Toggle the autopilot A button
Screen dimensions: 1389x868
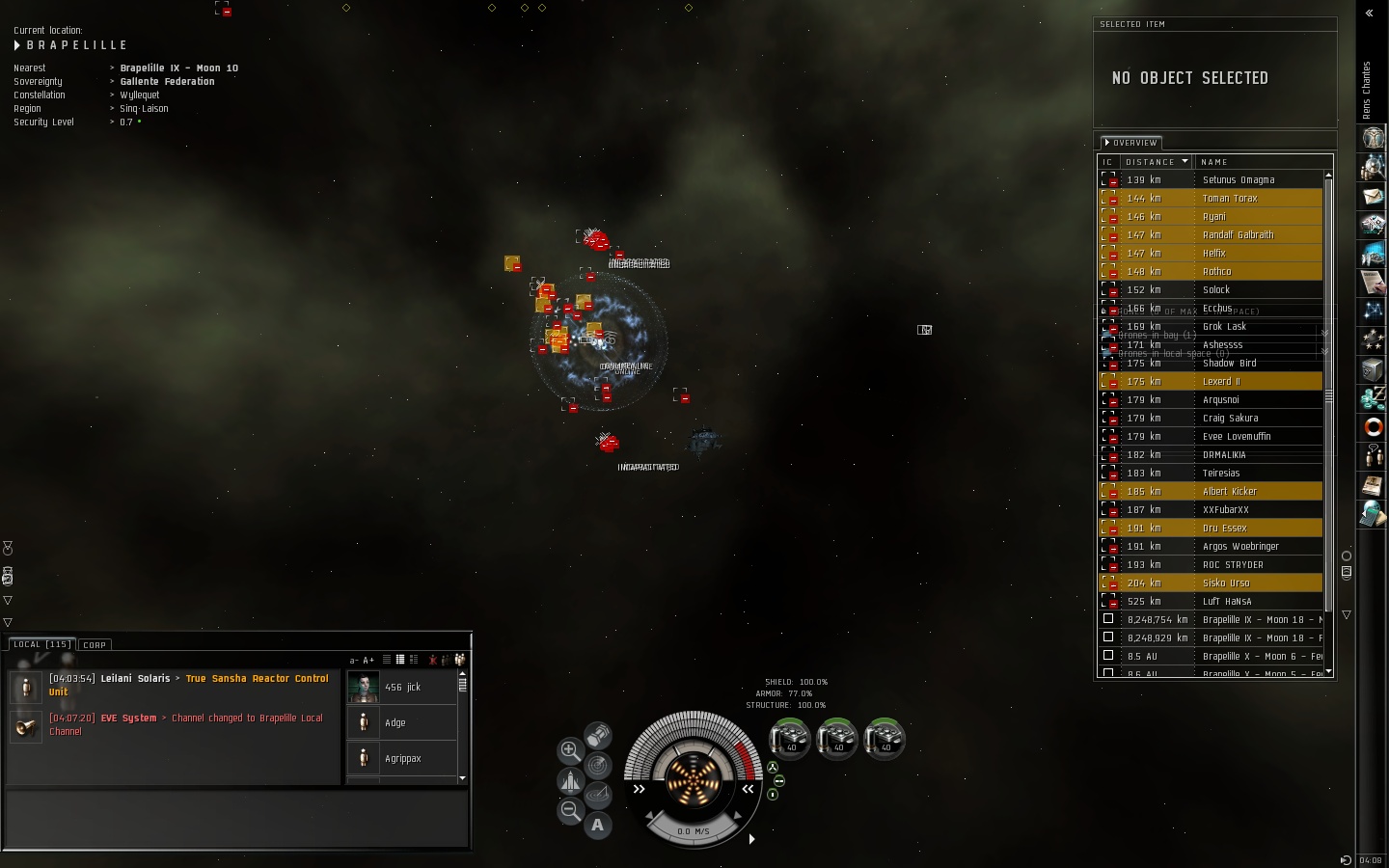(598, 826)
